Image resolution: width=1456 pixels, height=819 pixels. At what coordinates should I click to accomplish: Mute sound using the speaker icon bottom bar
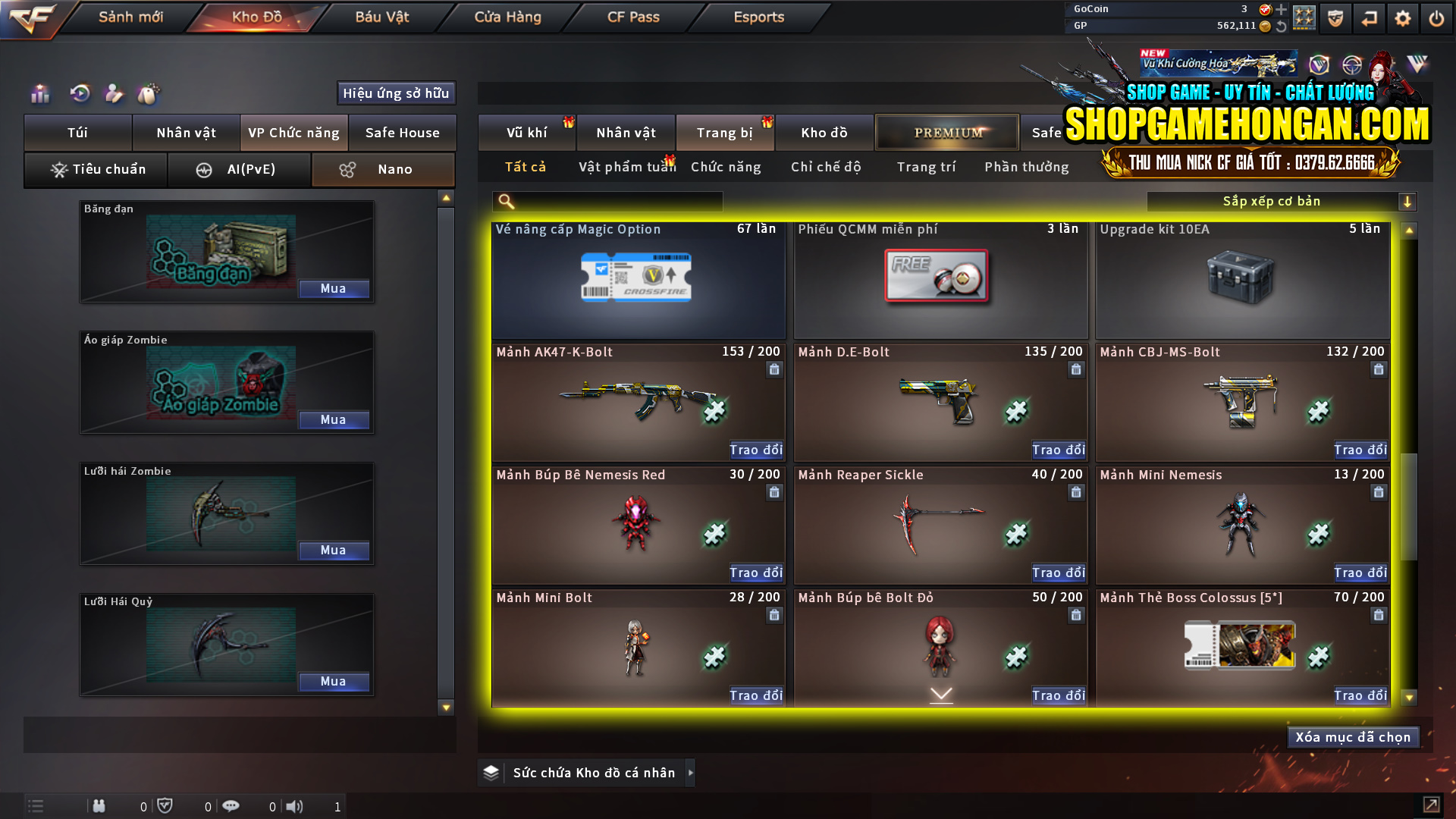(296, 806)
